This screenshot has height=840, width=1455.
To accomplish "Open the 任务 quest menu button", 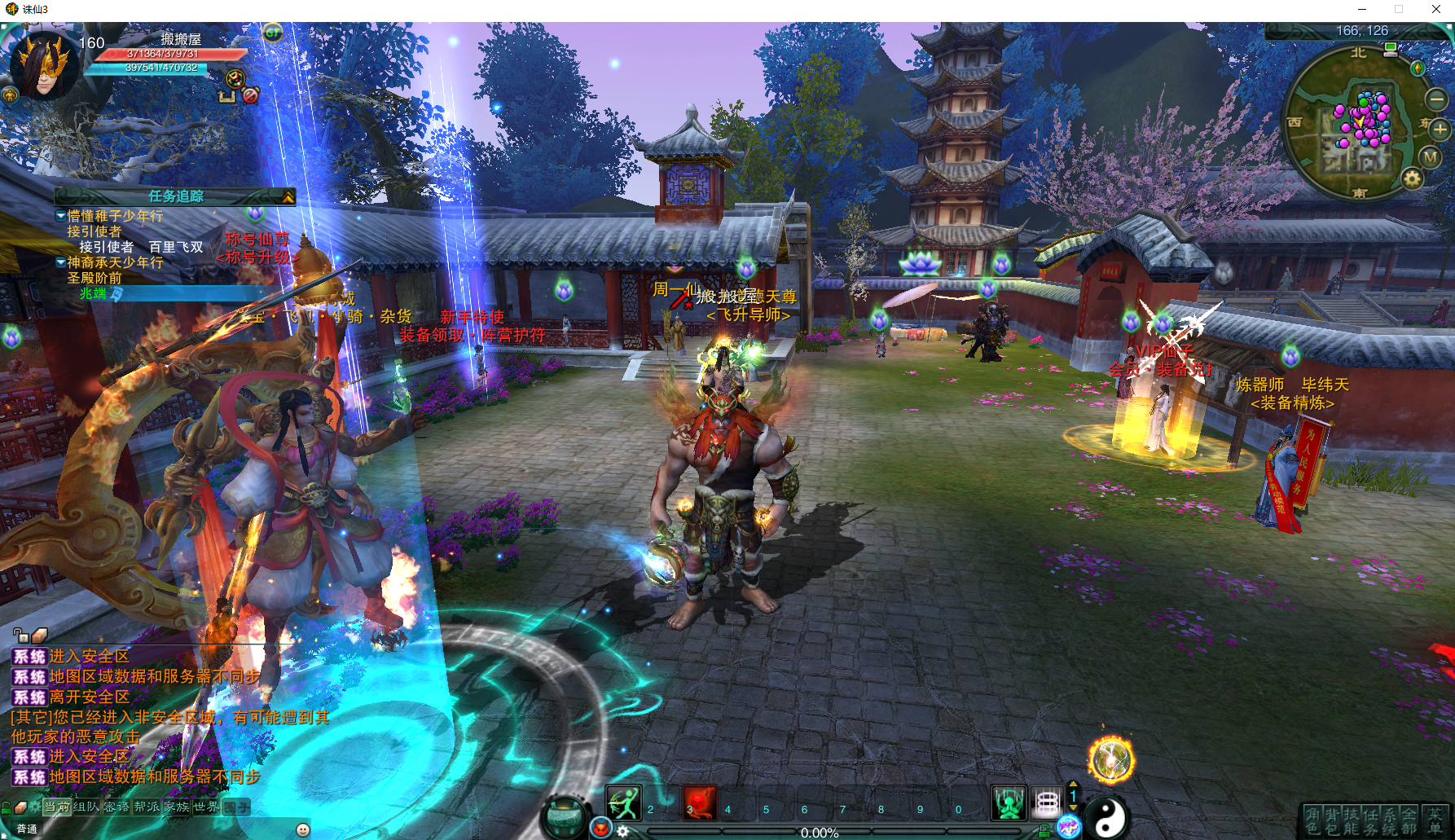I will coord(1370,820).
